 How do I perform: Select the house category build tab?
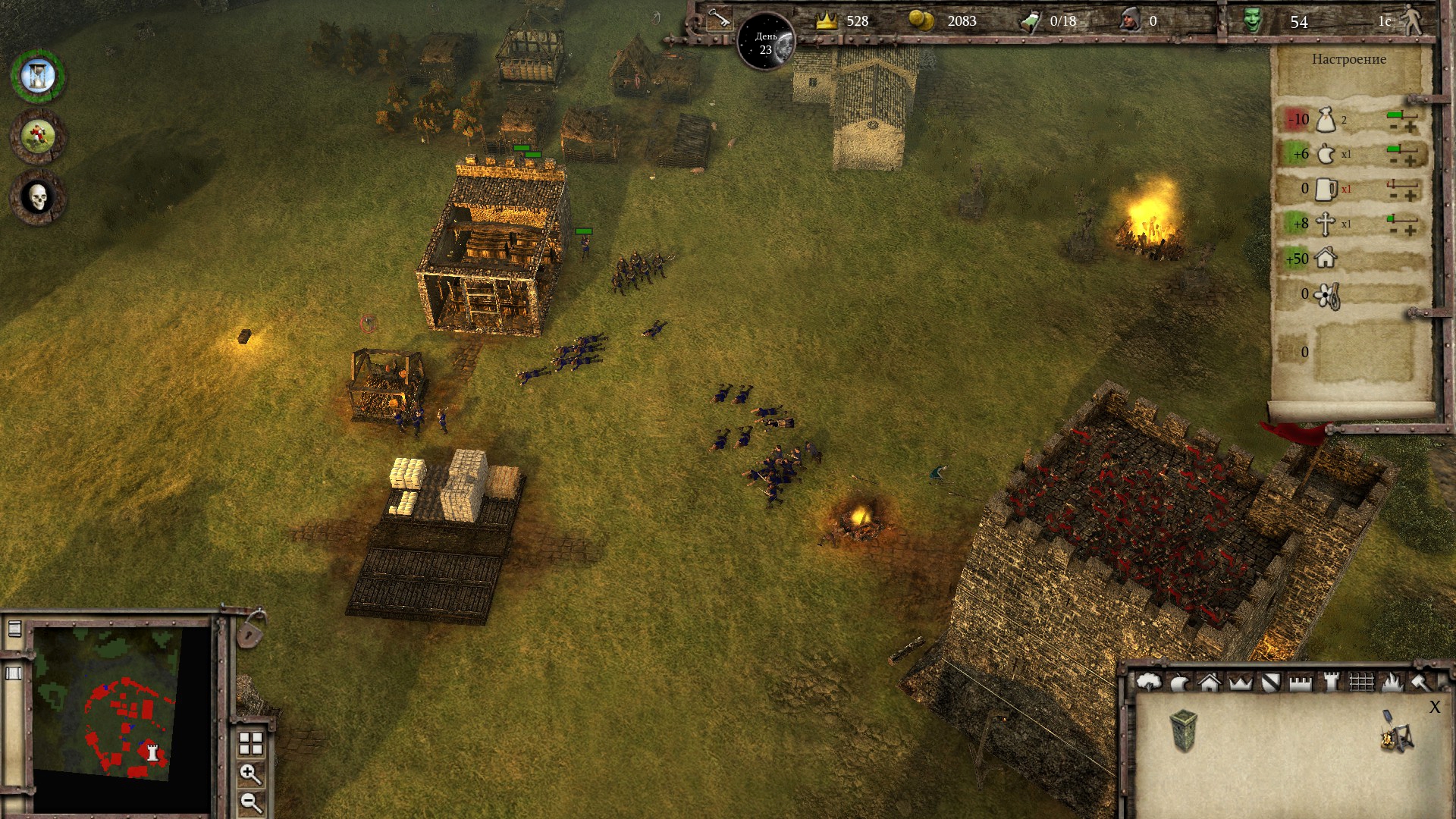1209,682
